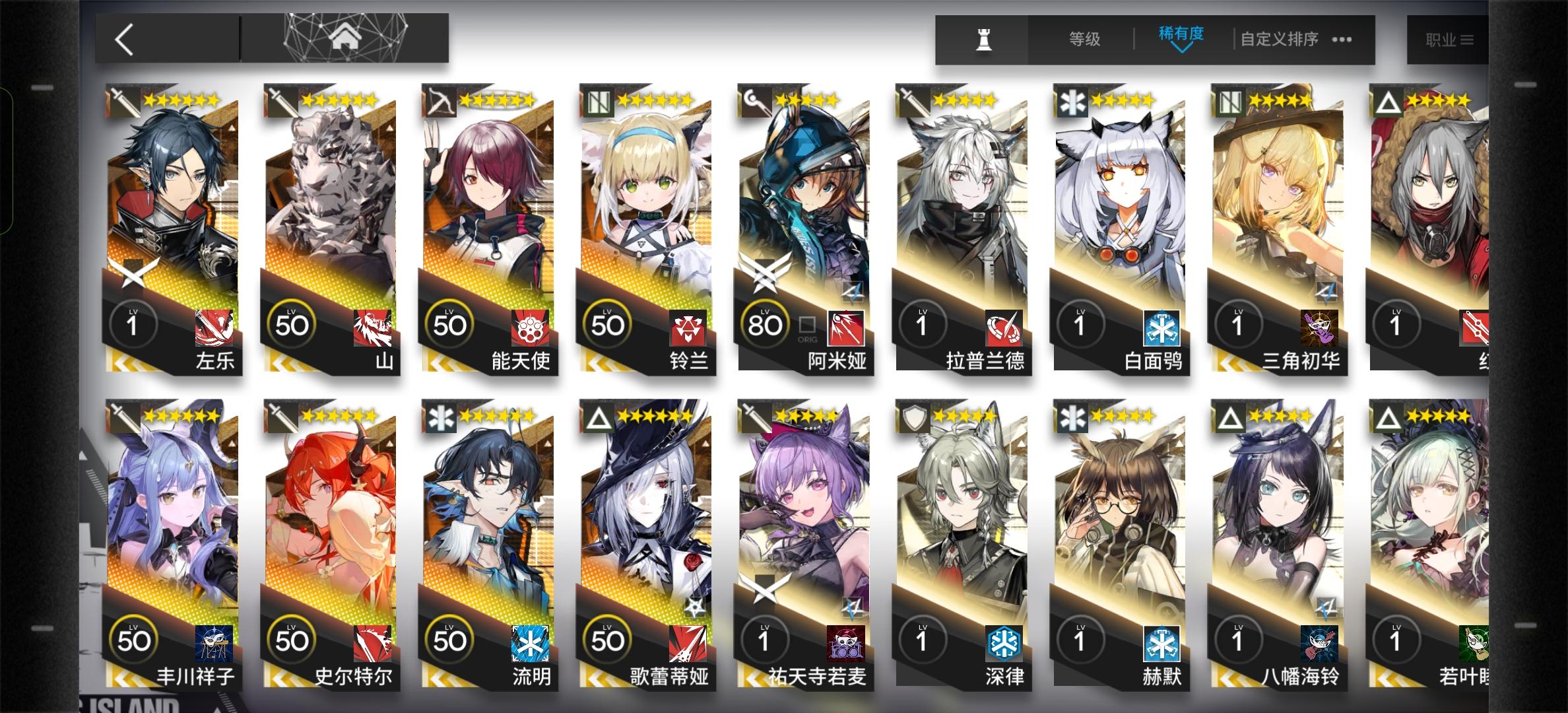The image size is (1568, 713).
Task: Tap the back arrow at top left
Action: [x=125, y=40]
